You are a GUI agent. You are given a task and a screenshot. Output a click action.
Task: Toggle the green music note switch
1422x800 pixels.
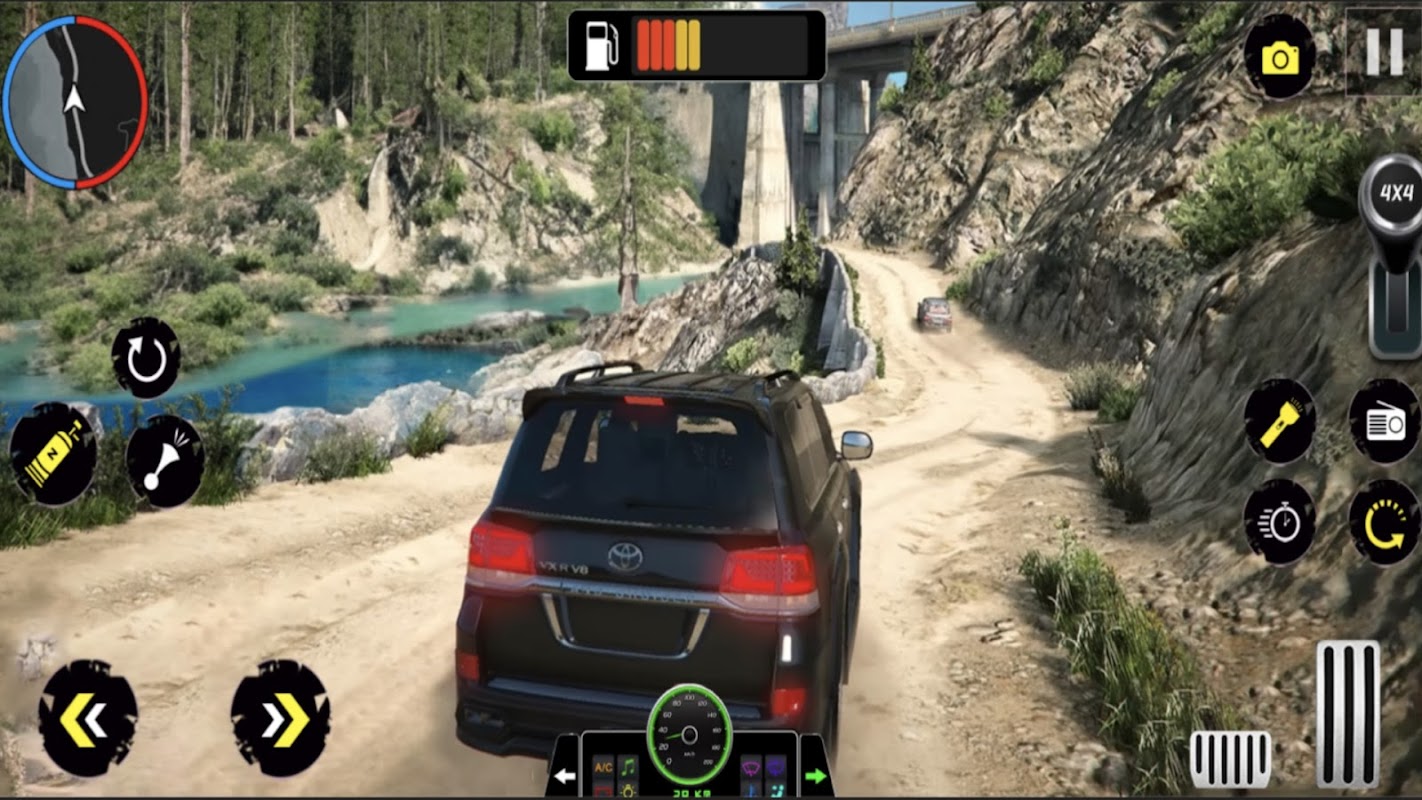click(628, 768)
